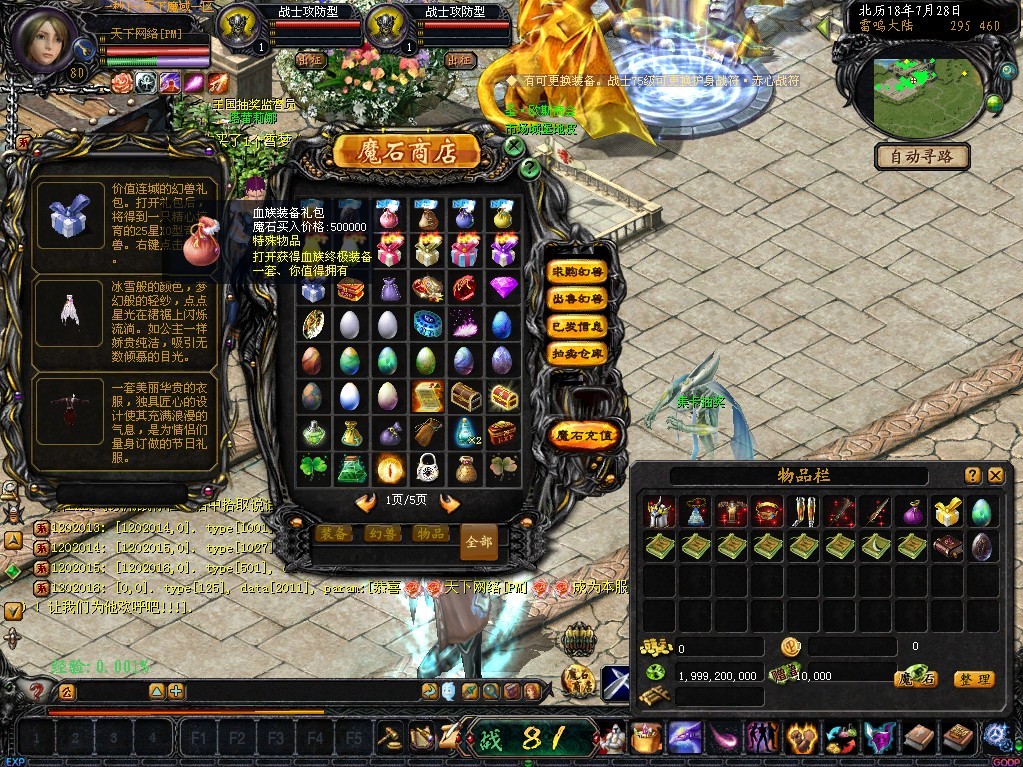Open the 已发信息 list
Screen dimensions: 1023x767
click(x=578, y=326)
